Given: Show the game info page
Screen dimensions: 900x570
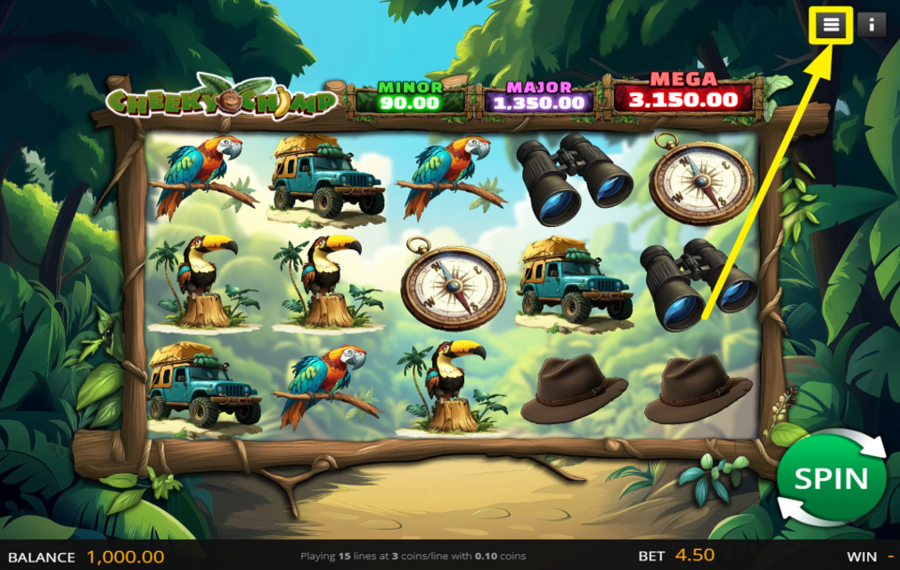Looking at the screenshot, I should [x=871, y=25].
